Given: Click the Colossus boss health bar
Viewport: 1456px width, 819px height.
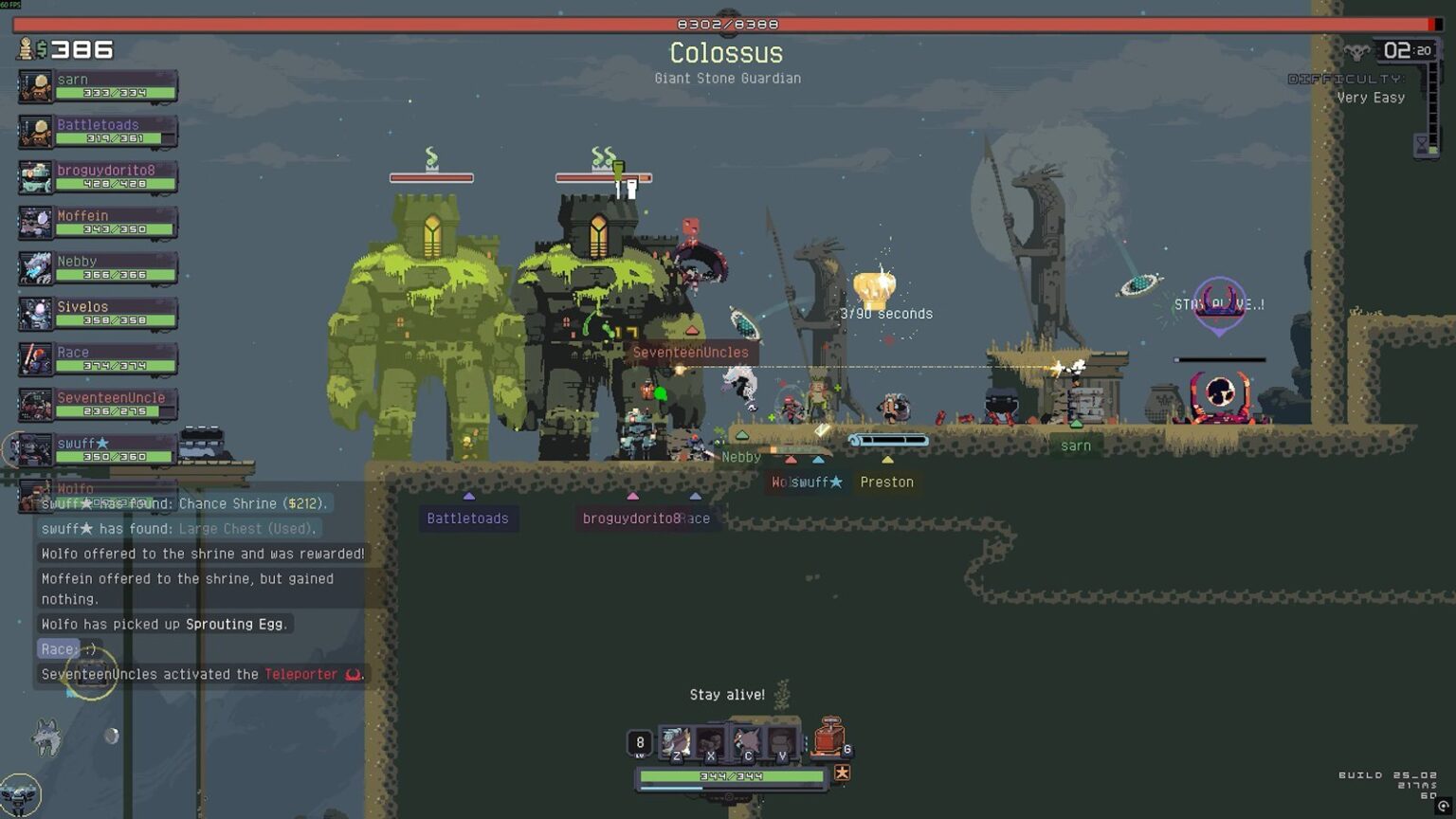Looking at the screenshot, I should pyautogui.click(x=725, y=23).
